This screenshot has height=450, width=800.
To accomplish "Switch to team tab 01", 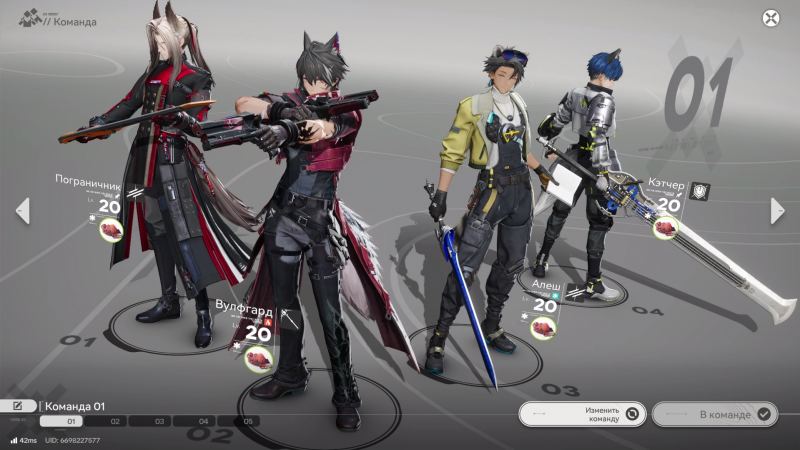I will pos(70,422).
